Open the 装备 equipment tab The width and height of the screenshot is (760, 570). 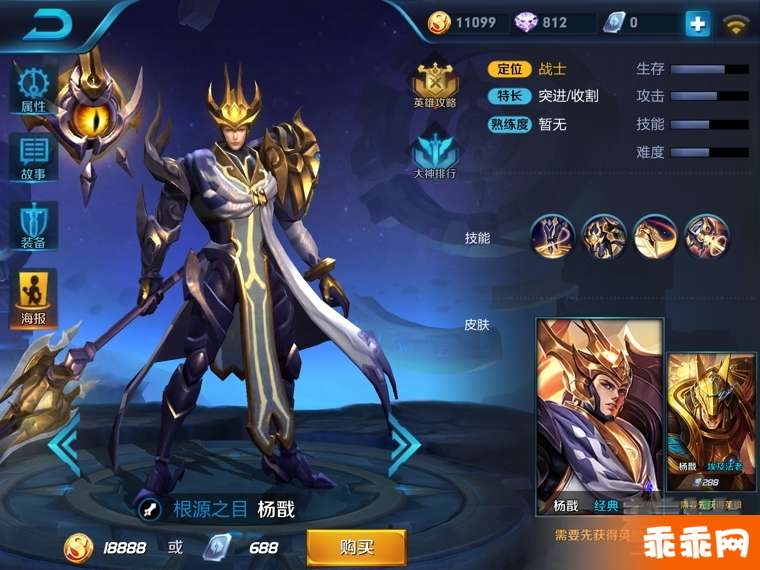click(33, 226)
